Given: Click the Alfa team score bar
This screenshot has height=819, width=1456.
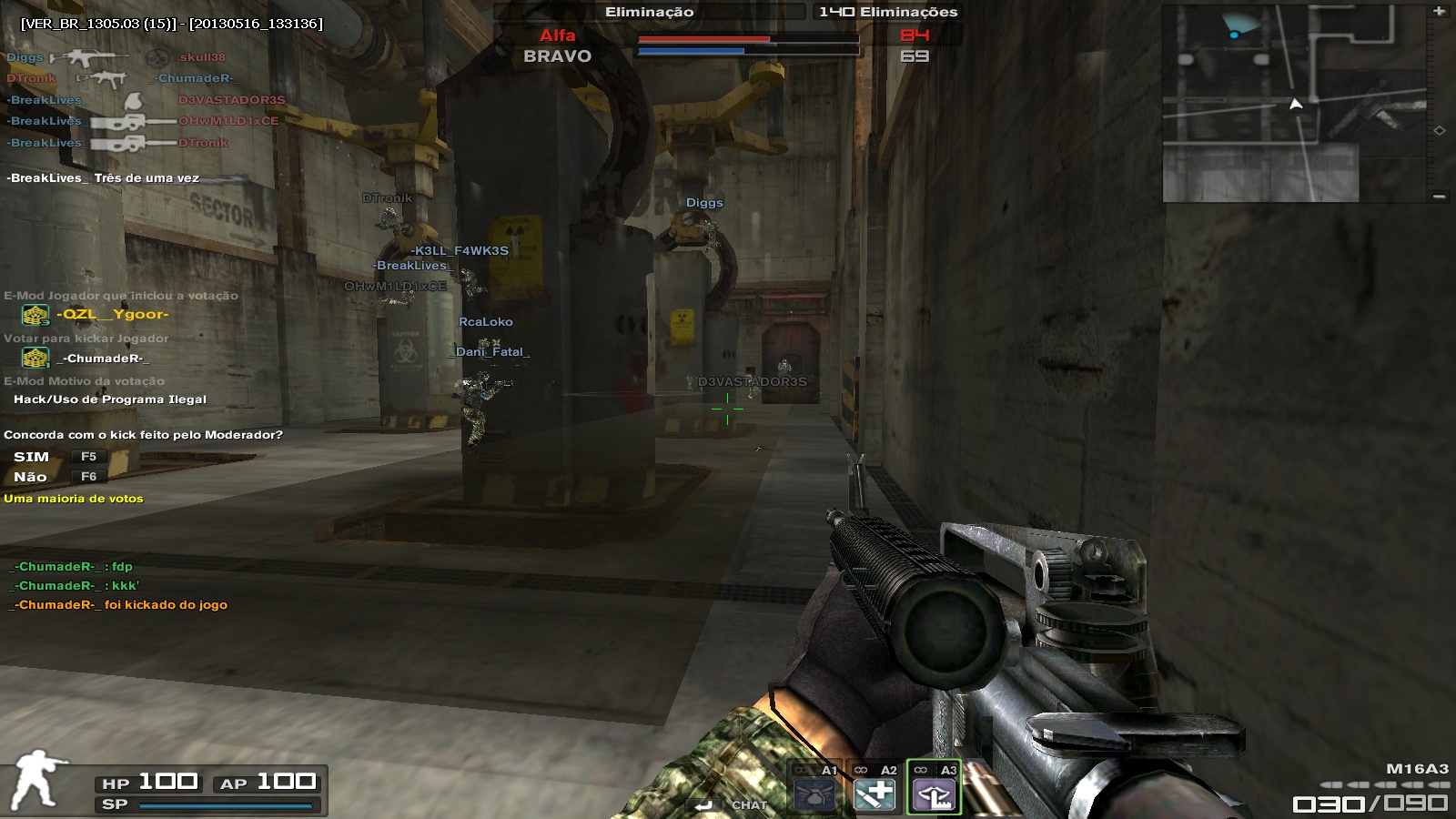Looking at the screenshot, I should (705, 40).
